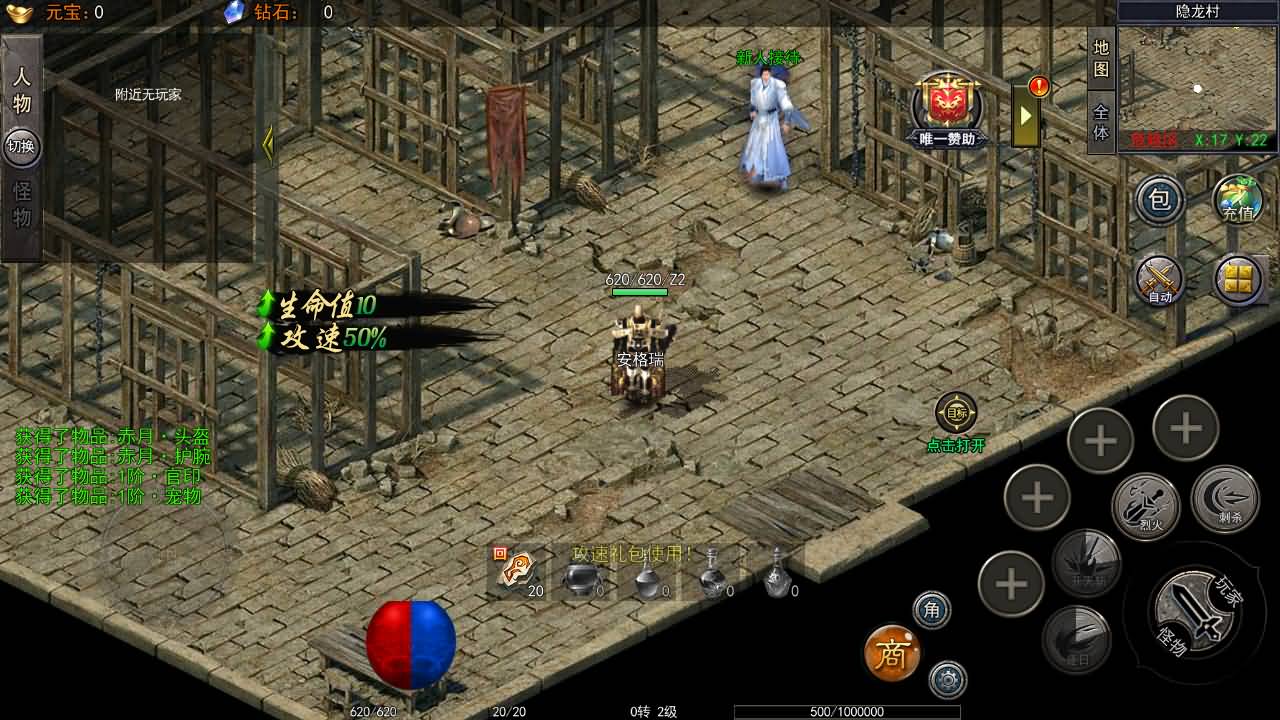Click the 唯一赞助 sponsor badge
Image resolution: width=1280 pixels, height=720 pixels.
(x=947, y=110)
